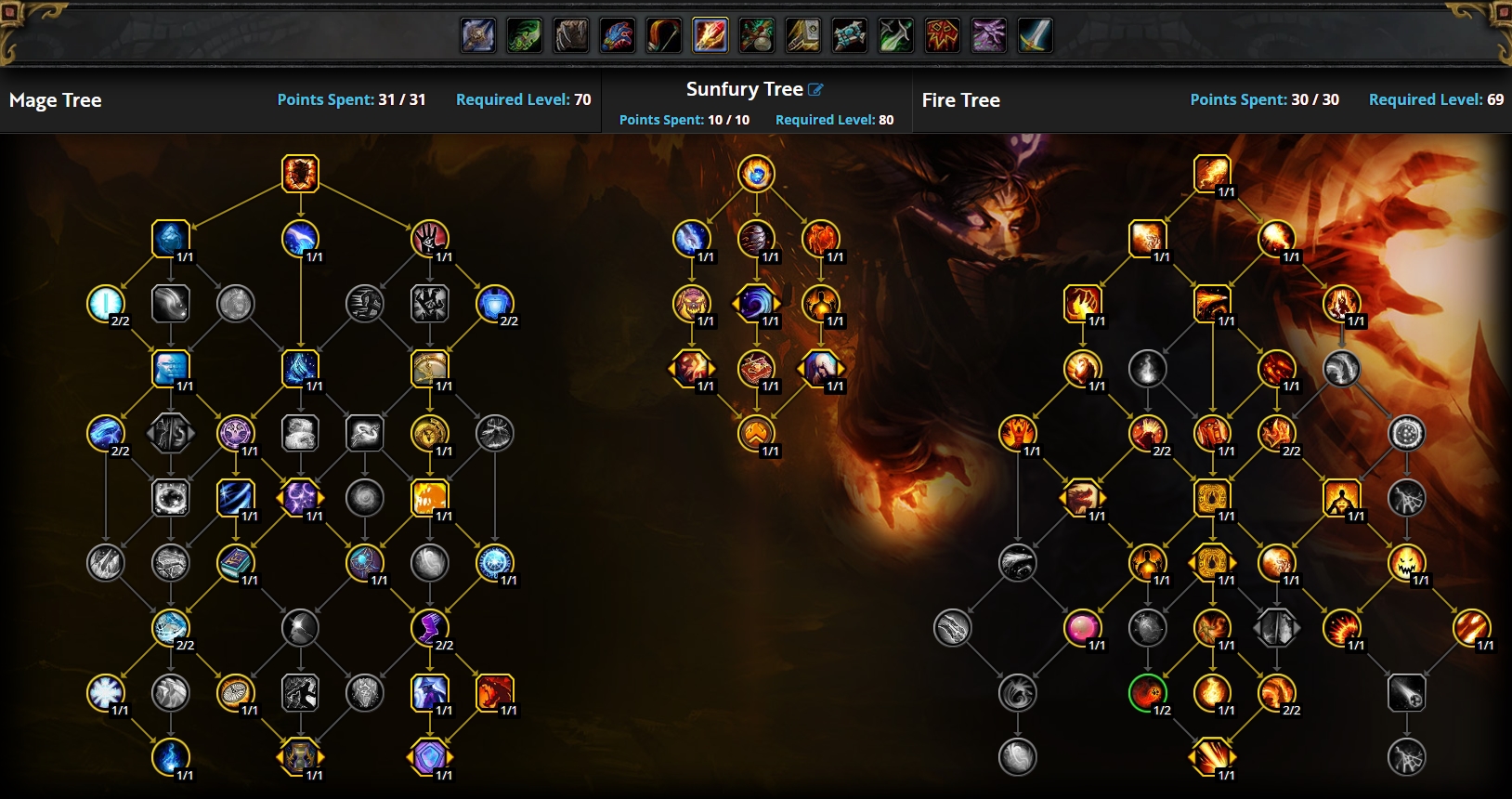1512x799 pixels.
Task: Pick the Hunter bow class icon
Action: 664,36
